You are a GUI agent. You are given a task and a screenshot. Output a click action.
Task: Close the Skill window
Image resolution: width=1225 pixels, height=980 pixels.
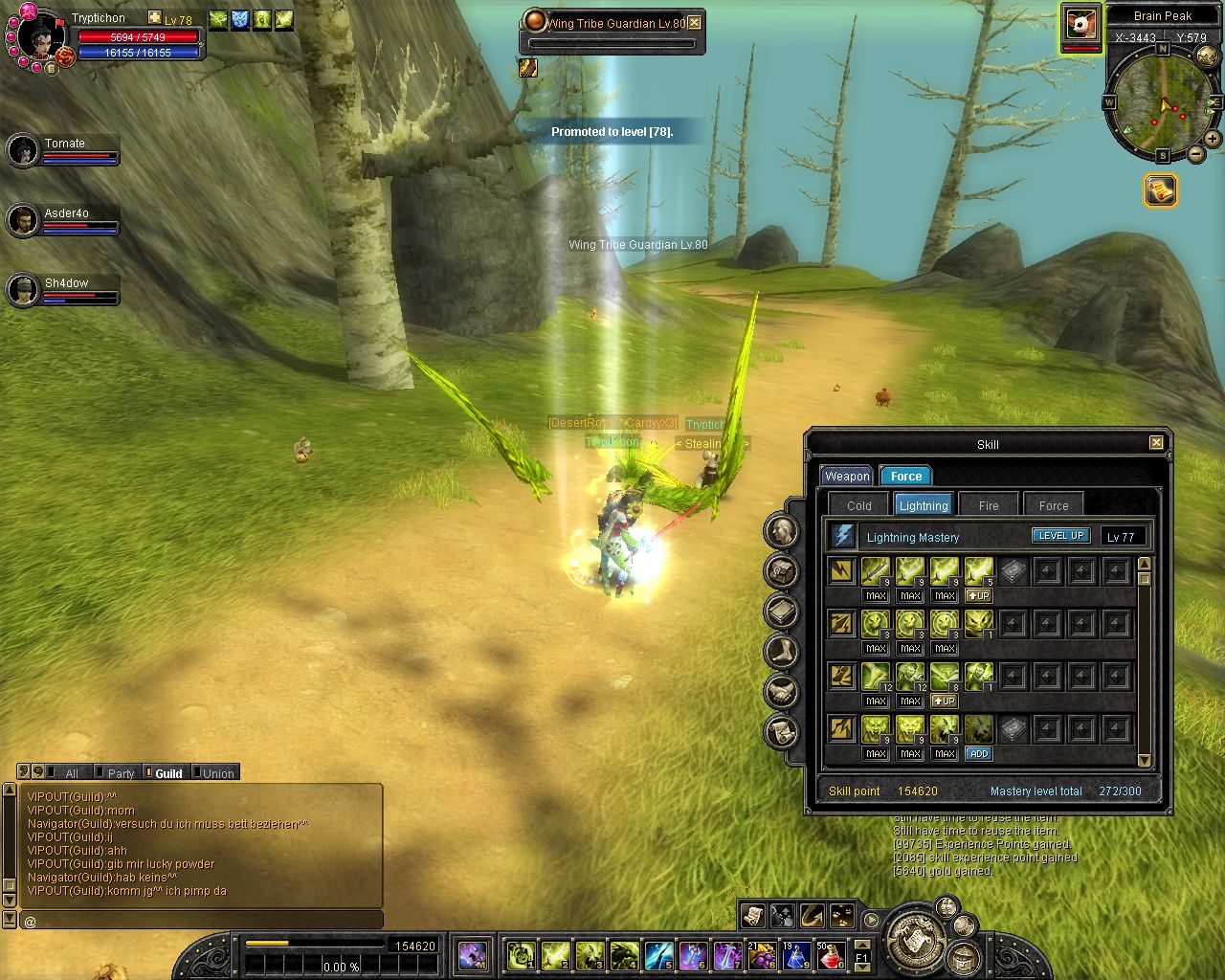(1156, 443)
